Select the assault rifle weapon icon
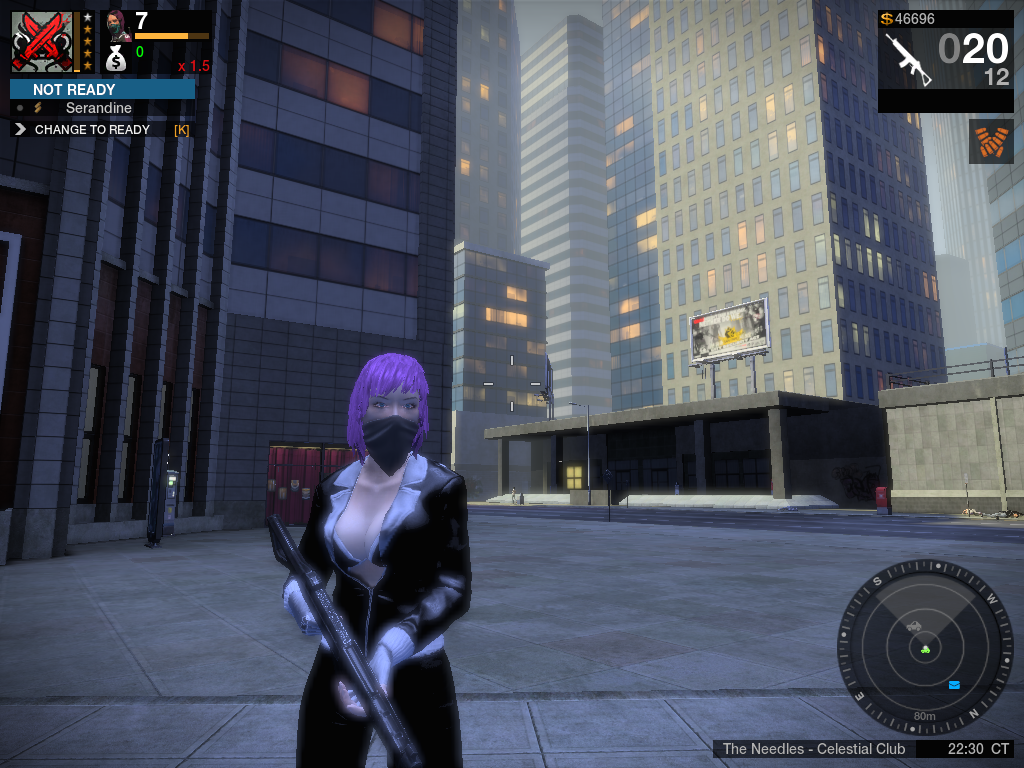This screenshot has width=1024, height=768. click(908, 58)
